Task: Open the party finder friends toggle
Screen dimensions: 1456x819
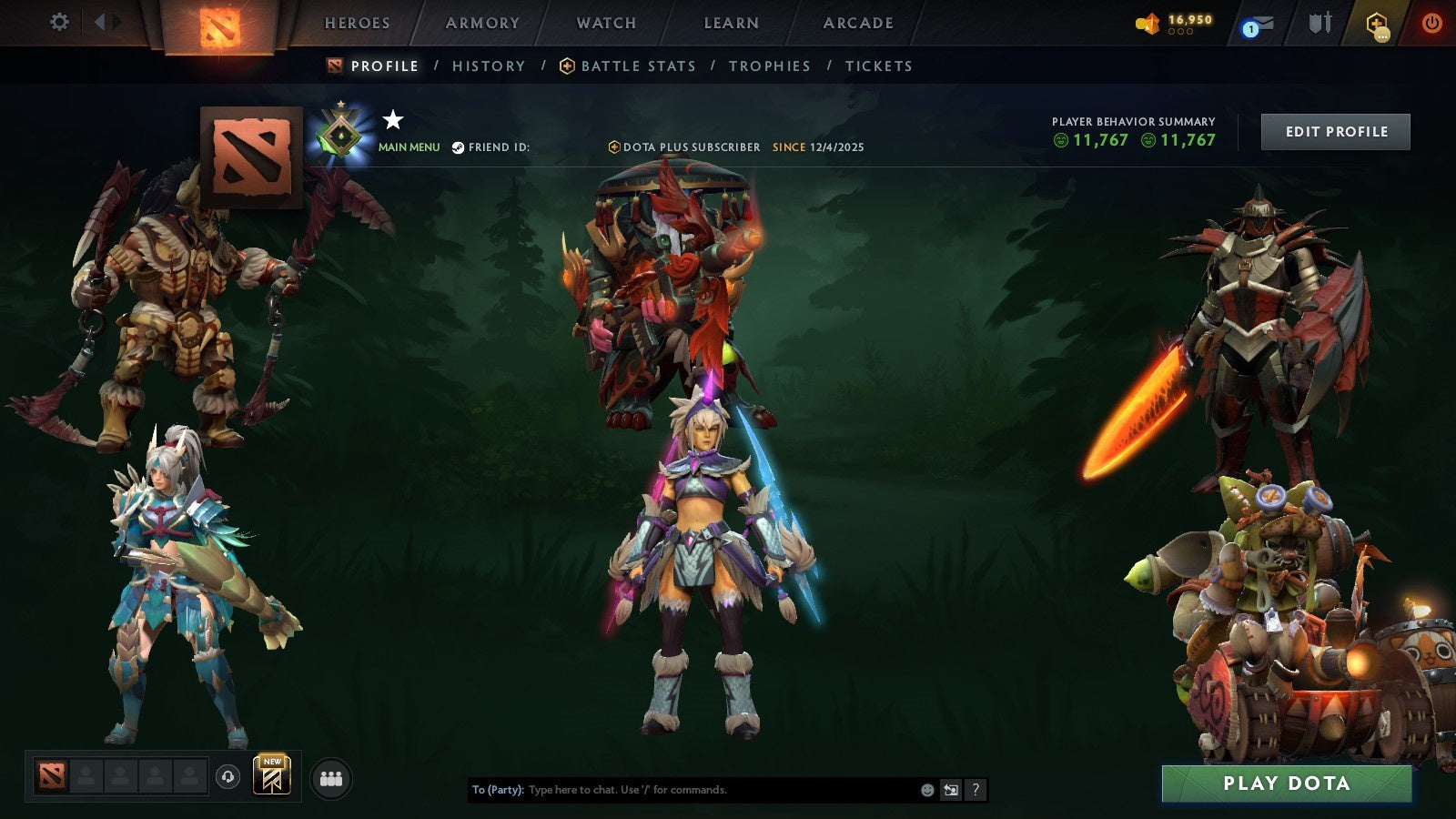Action: pos(330,776)
